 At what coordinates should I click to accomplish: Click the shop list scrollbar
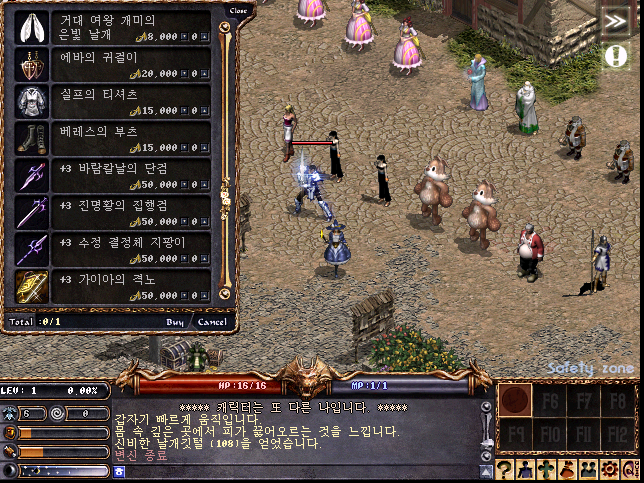coord(225,160)
